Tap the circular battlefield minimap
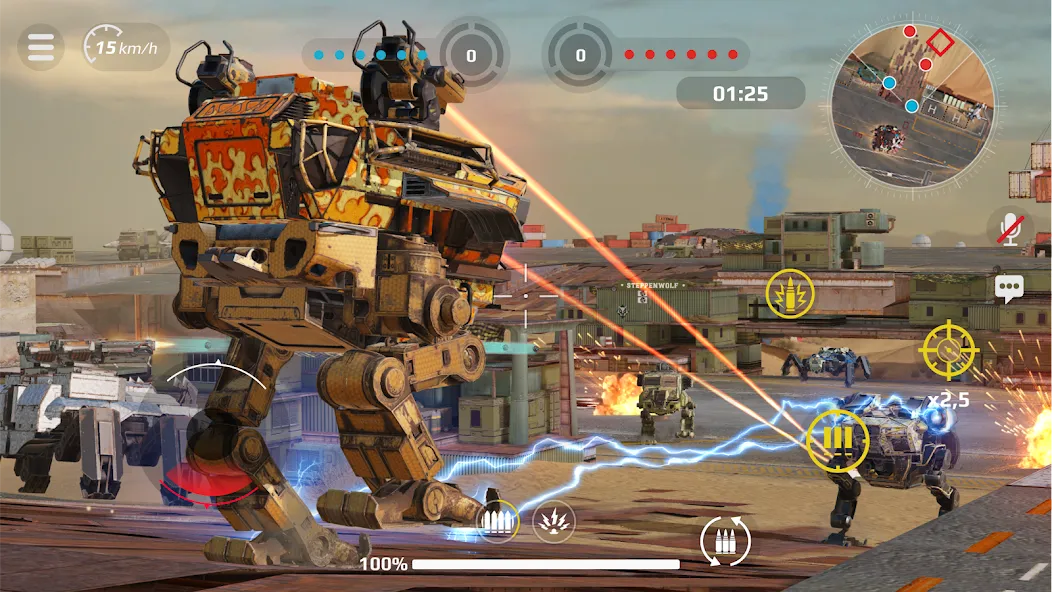This screenshot has height=592, width=1052. 912,106
